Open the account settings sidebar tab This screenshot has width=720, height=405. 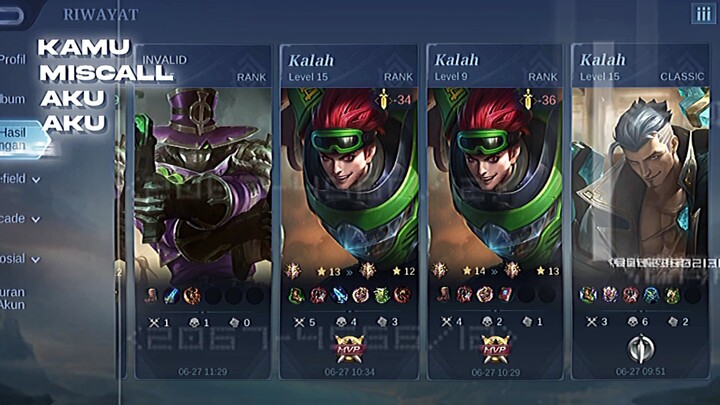click(x=14, y=300)
